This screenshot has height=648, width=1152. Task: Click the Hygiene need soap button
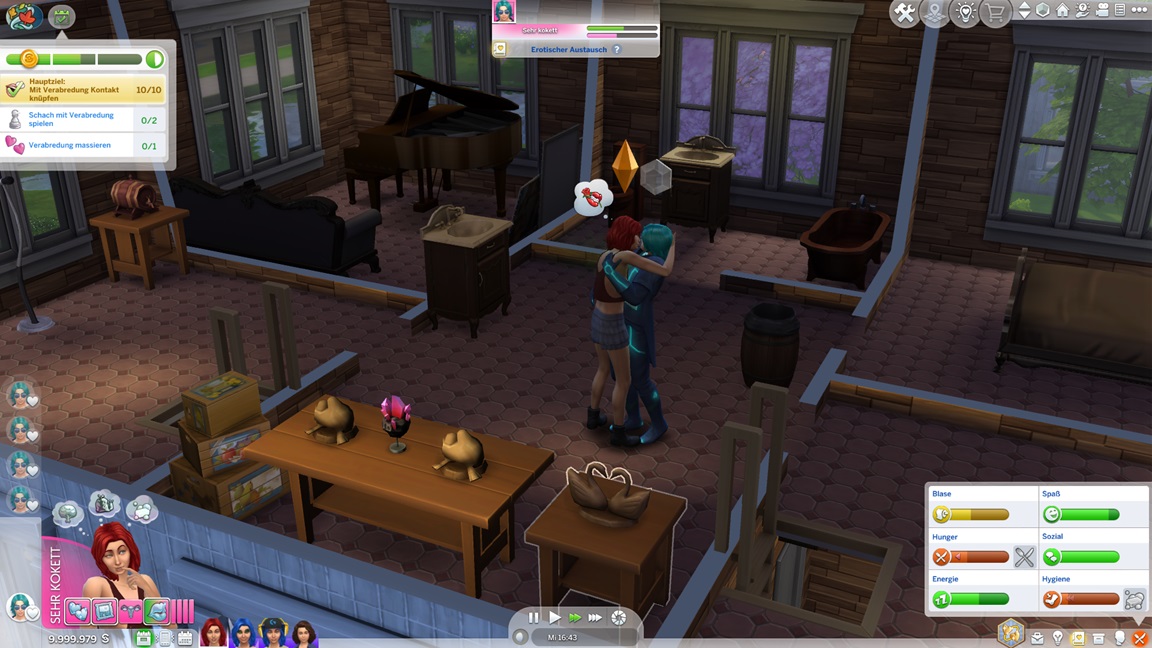(x=1134, y=600)
